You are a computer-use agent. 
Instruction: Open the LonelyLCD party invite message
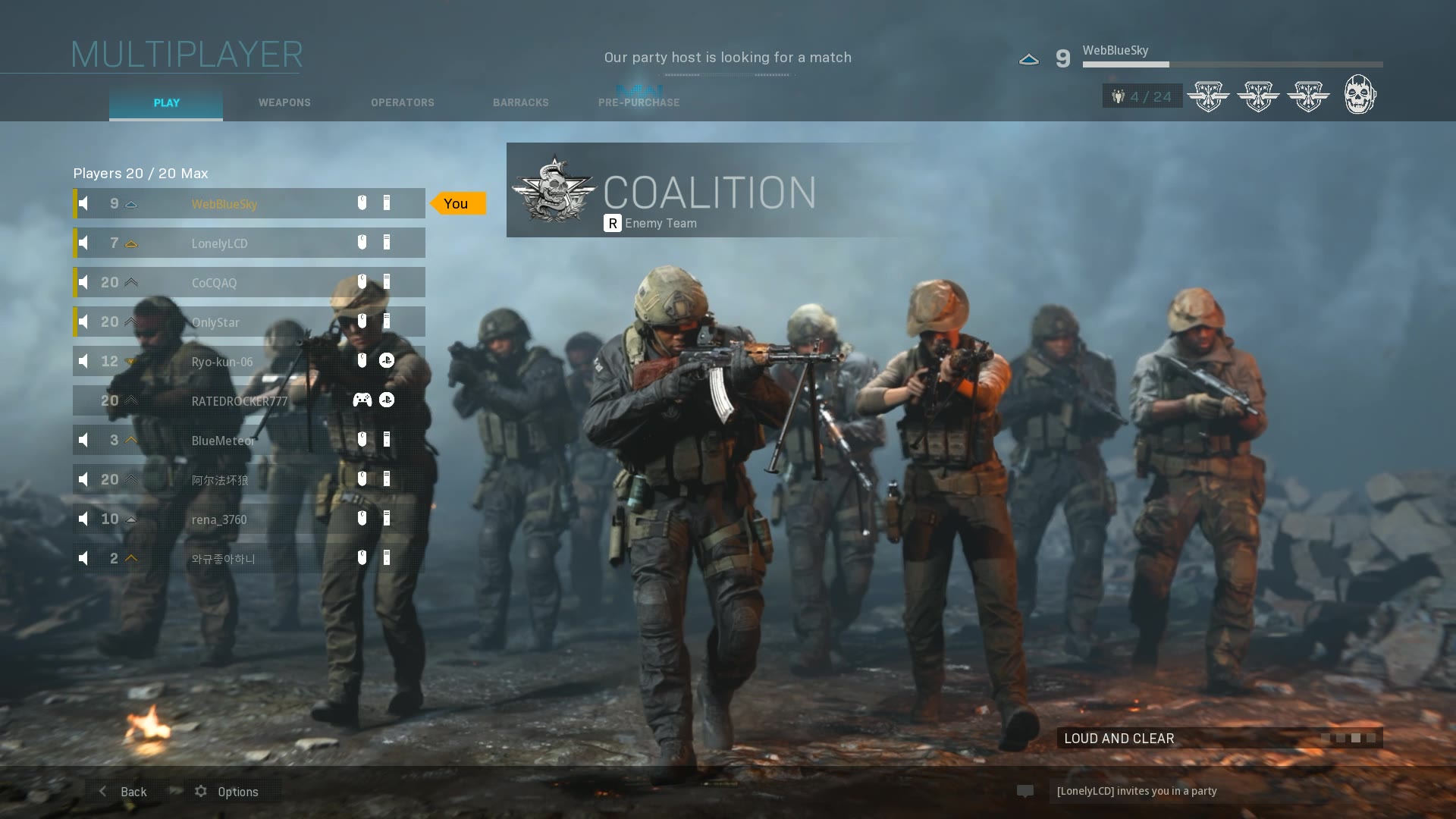coord(1136,791)
